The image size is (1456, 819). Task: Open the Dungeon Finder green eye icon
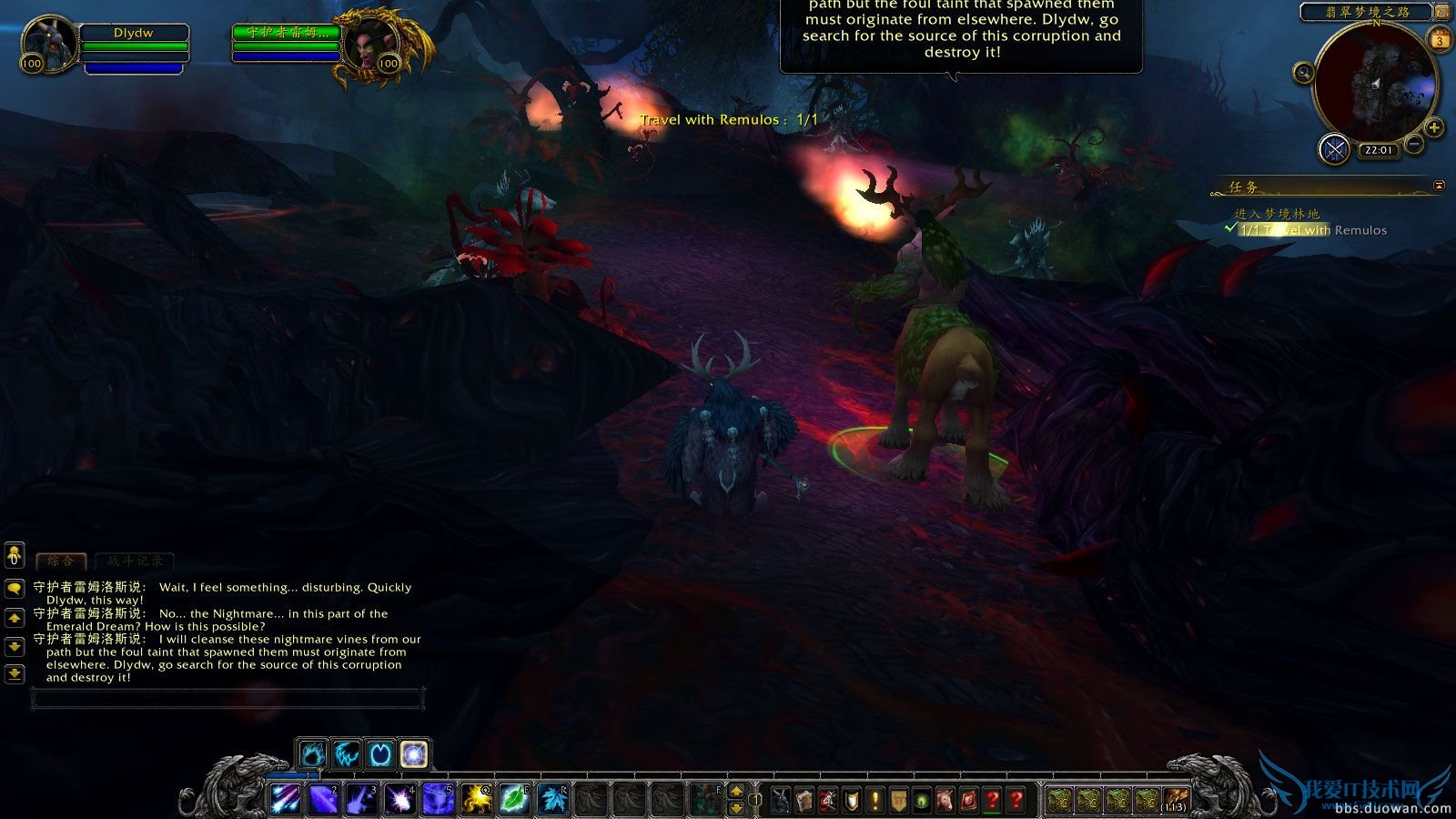922,800
